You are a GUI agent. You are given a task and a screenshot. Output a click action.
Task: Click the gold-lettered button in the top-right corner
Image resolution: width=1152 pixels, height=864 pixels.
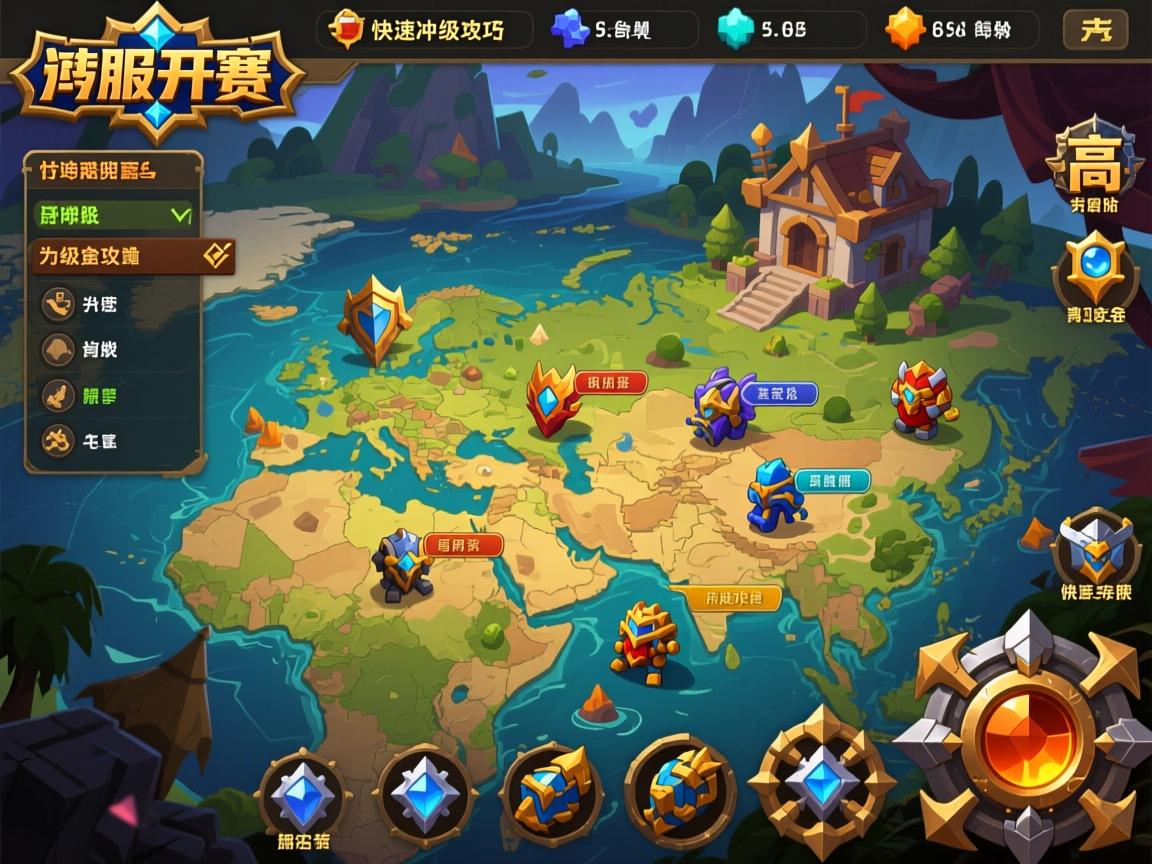point(1095,30)
